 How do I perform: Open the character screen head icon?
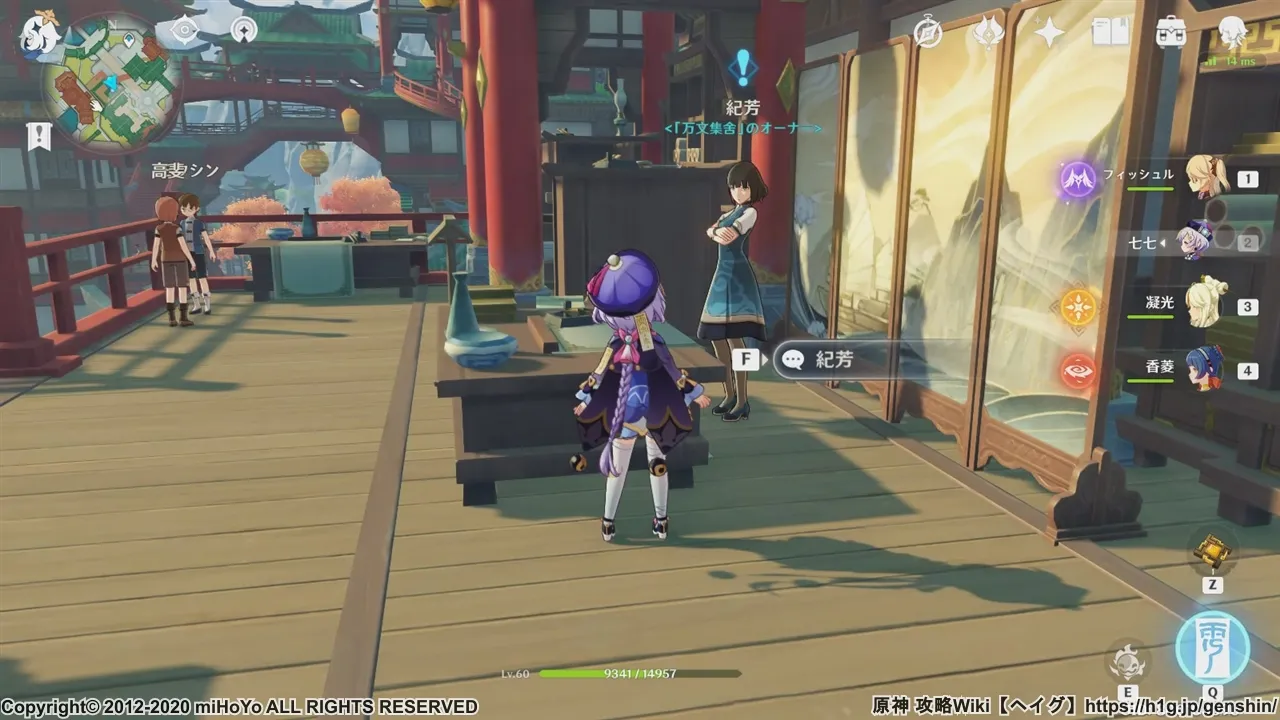pos(1232,31)
